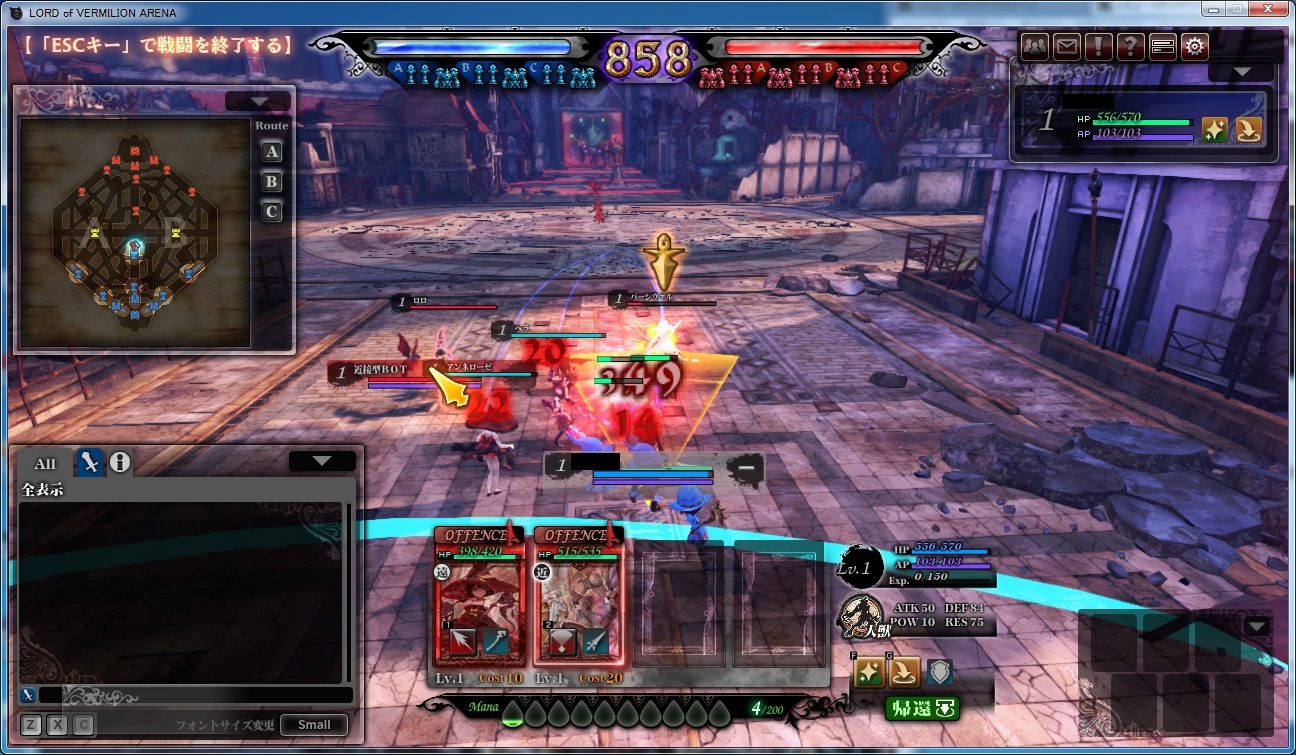1296x755 pixels.
Task: Collapse the minimap panel with its arrow
Action: 258,101
